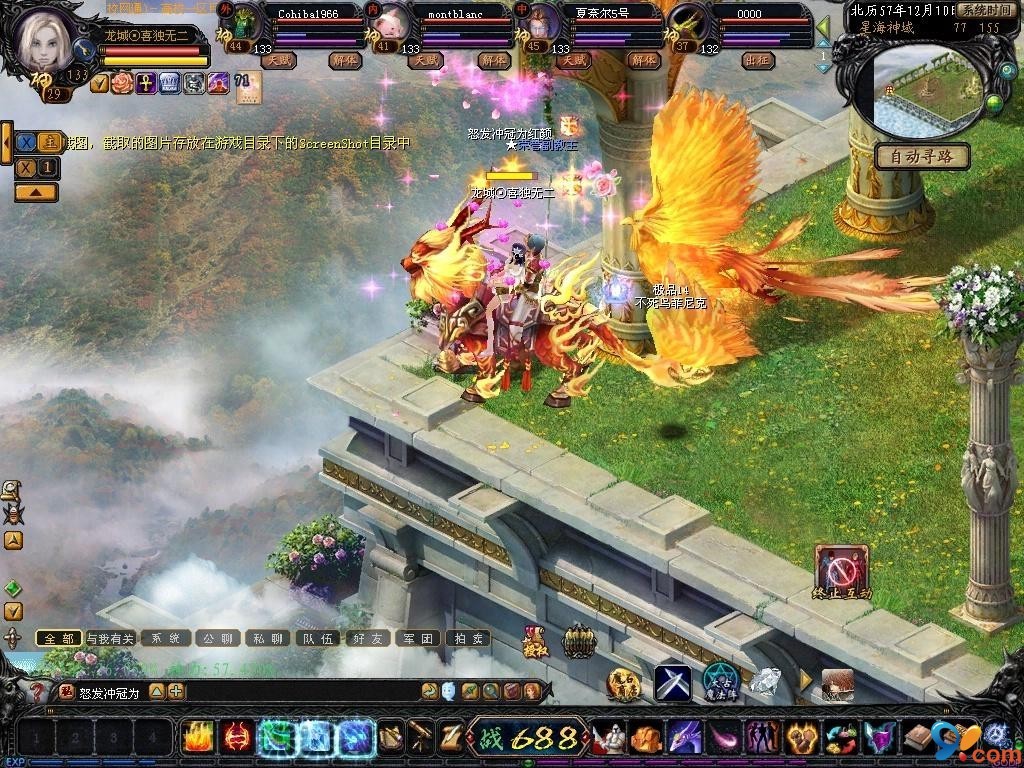The height and width of the screenshot is (768, 1024).
Task: Show the 军团 legion chat tab
Action: click(418, 638)
